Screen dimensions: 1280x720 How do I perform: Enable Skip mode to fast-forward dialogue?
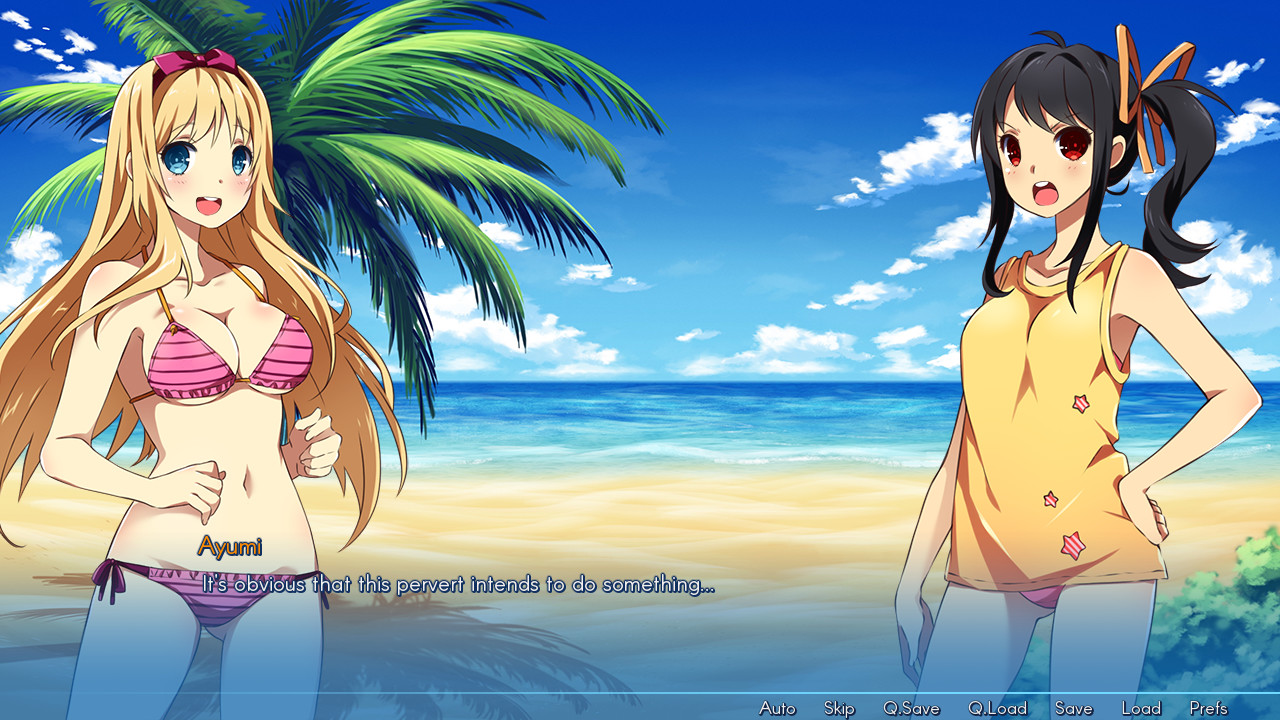tap(840, 707)
